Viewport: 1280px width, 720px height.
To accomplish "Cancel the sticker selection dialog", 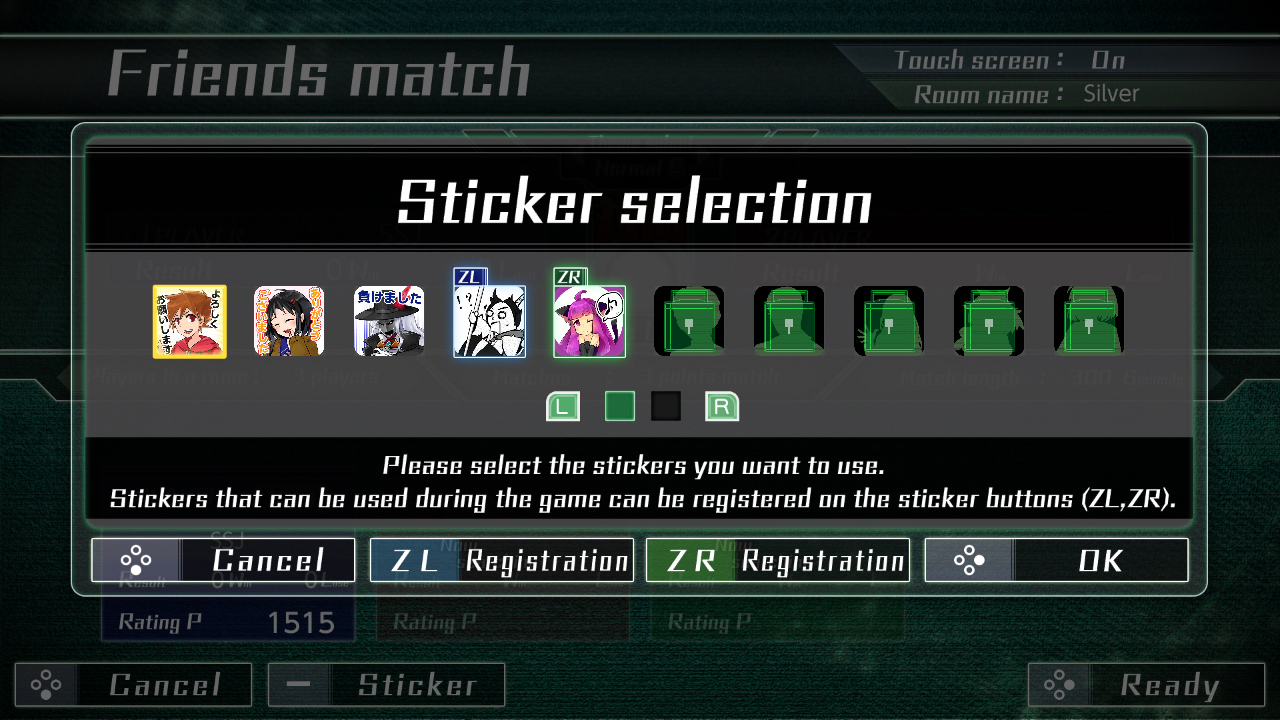I will (x=223, y=560).
